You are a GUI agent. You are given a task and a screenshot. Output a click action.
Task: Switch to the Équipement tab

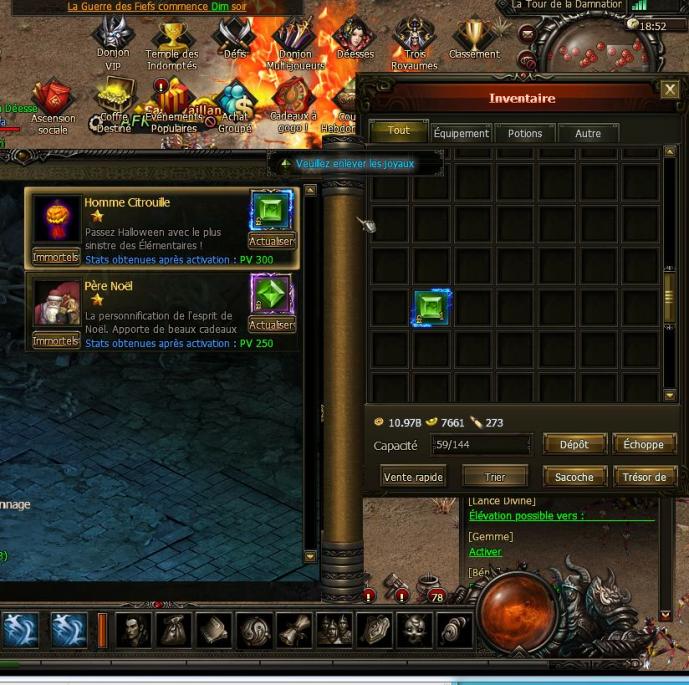pos(461,133)
